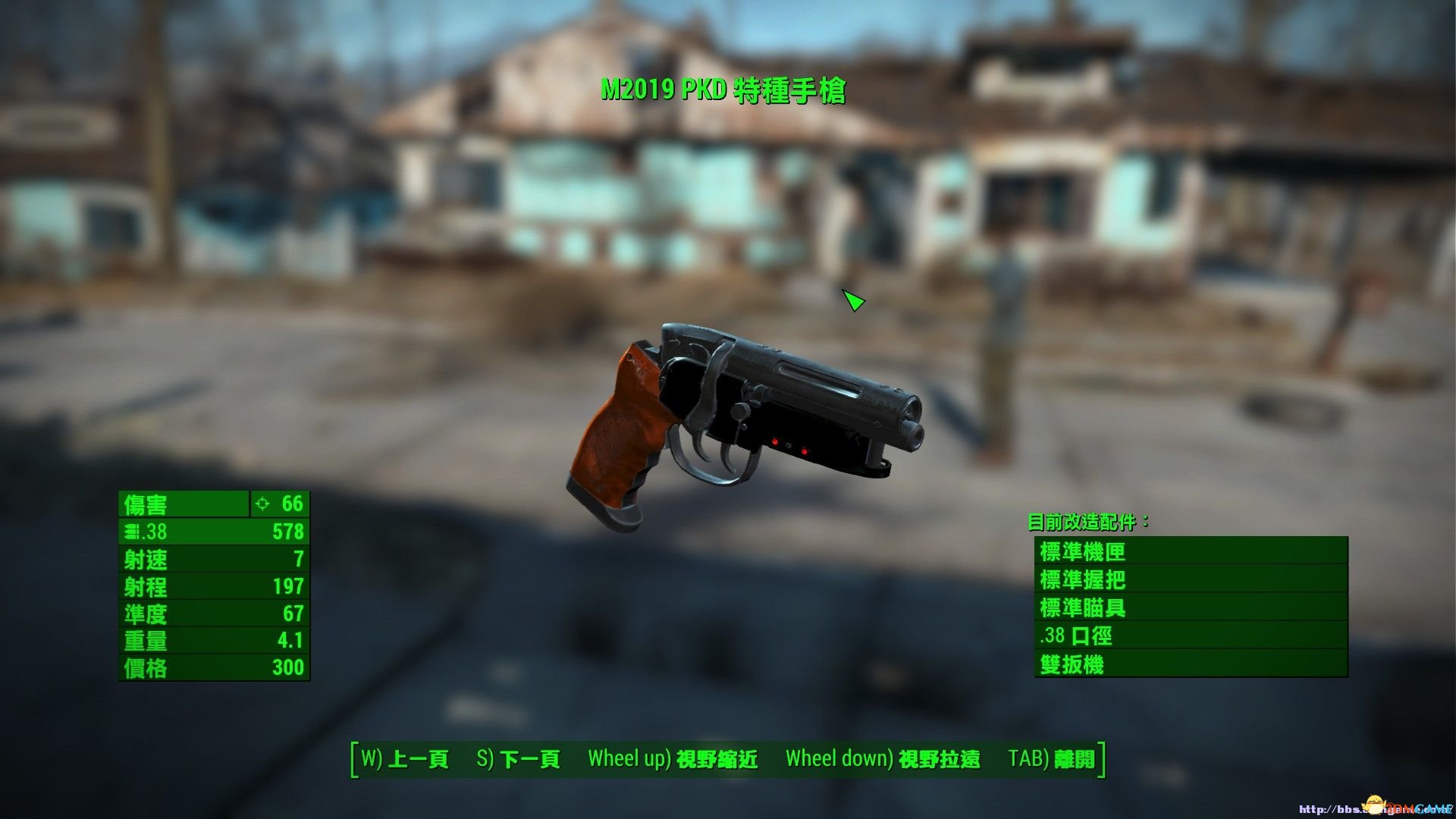Go to next page 下一頁
Image resolution: width=1456 pixels, height=819 pixels.
[x=519, y=759]
